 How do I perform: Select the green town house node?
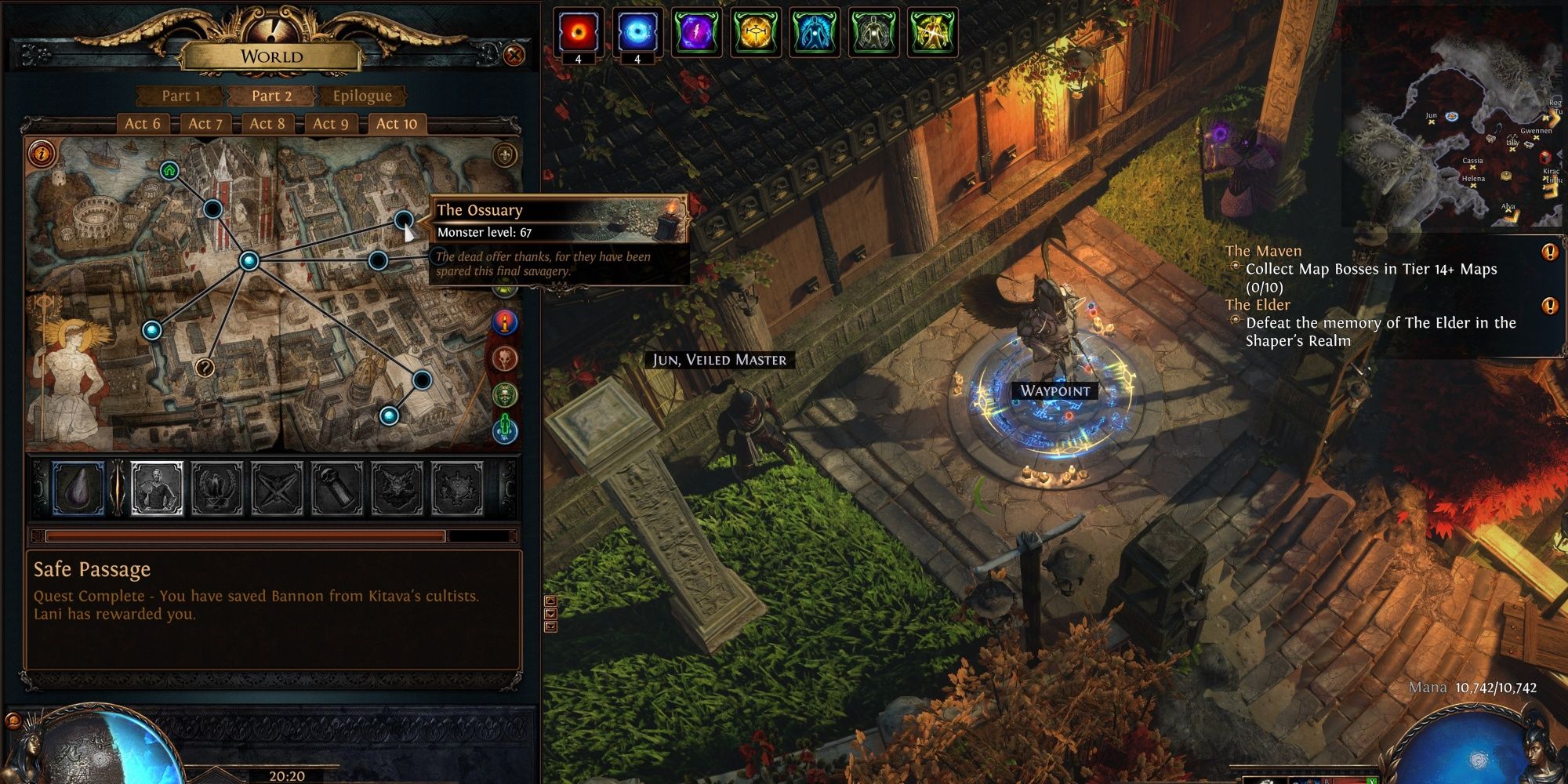tap(169, 170)
